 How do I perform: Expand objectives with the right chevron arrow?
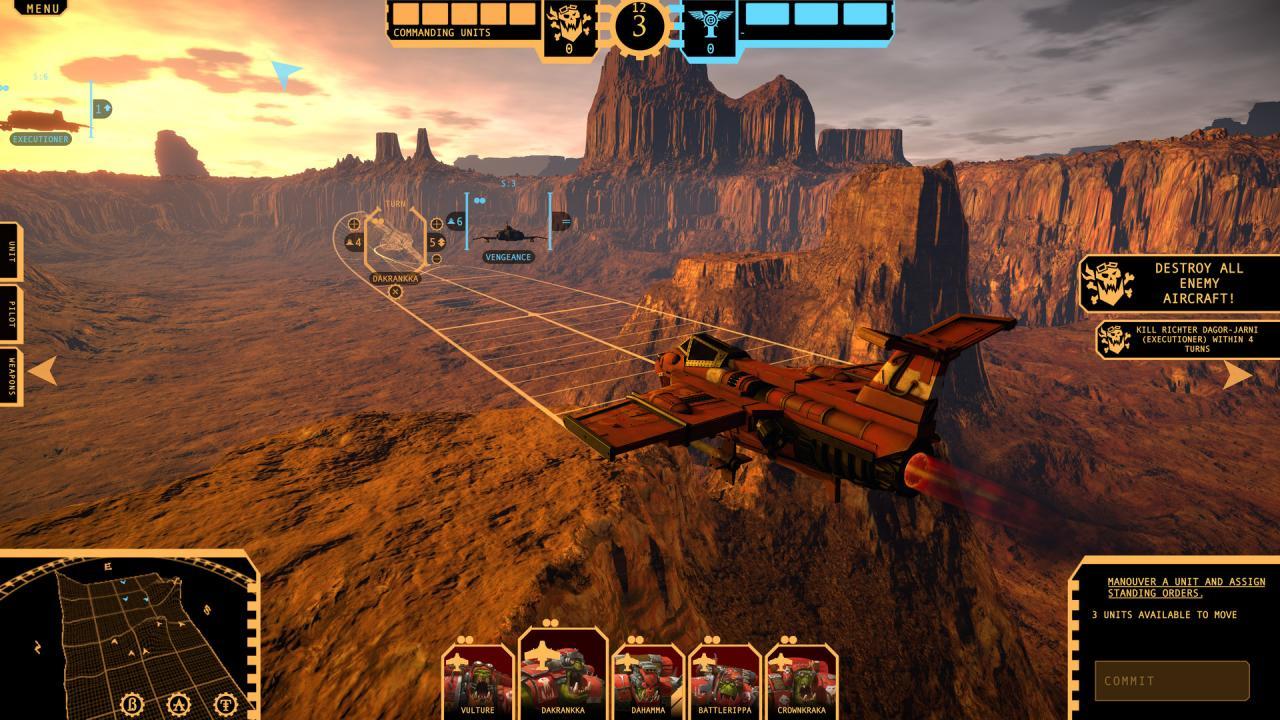point(1238,372)
